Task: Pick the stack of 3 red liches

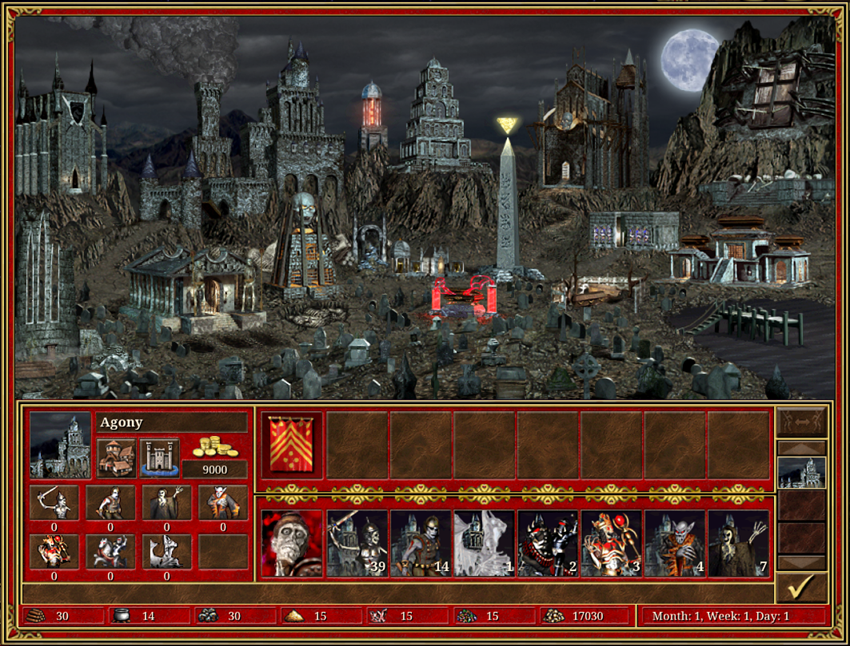Action: click(612, 544)
